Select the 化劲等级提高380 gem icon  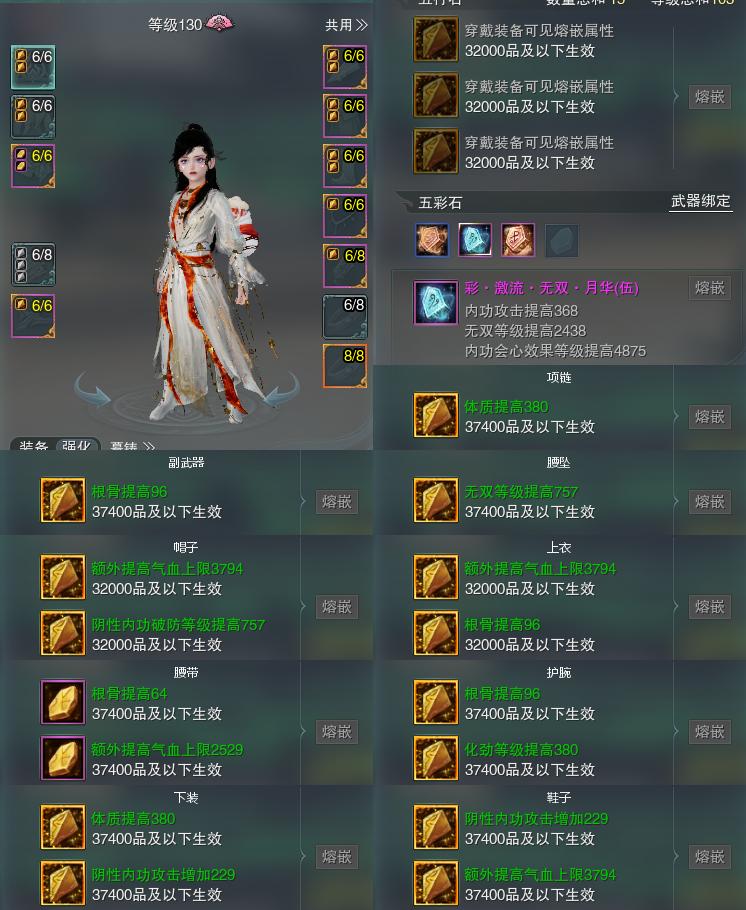coord(436,759)
